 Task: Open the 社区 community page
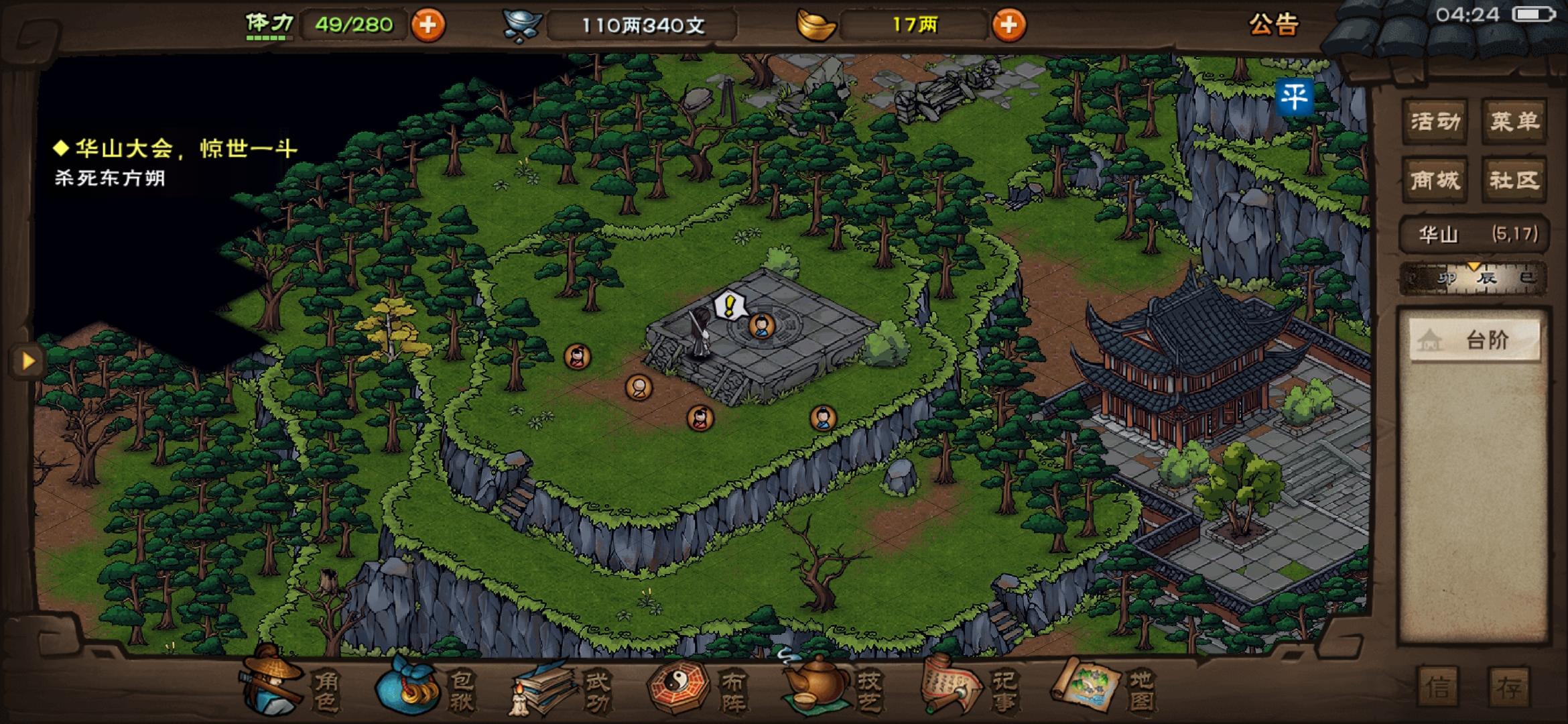click(x=1514, y=180)
